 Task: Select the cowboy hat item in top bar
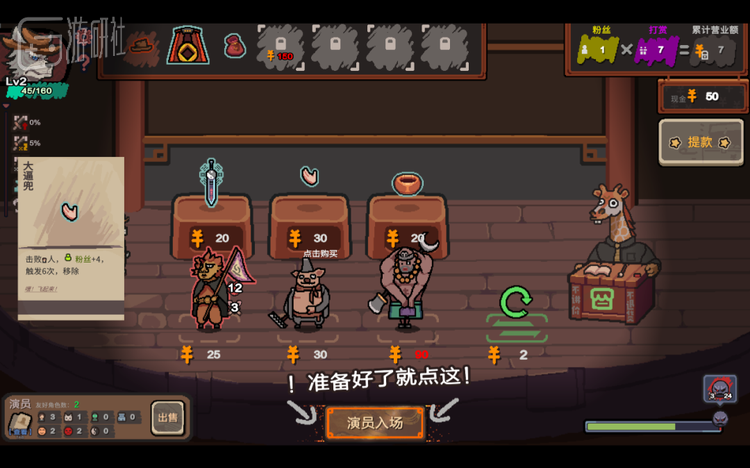(142, 45)
